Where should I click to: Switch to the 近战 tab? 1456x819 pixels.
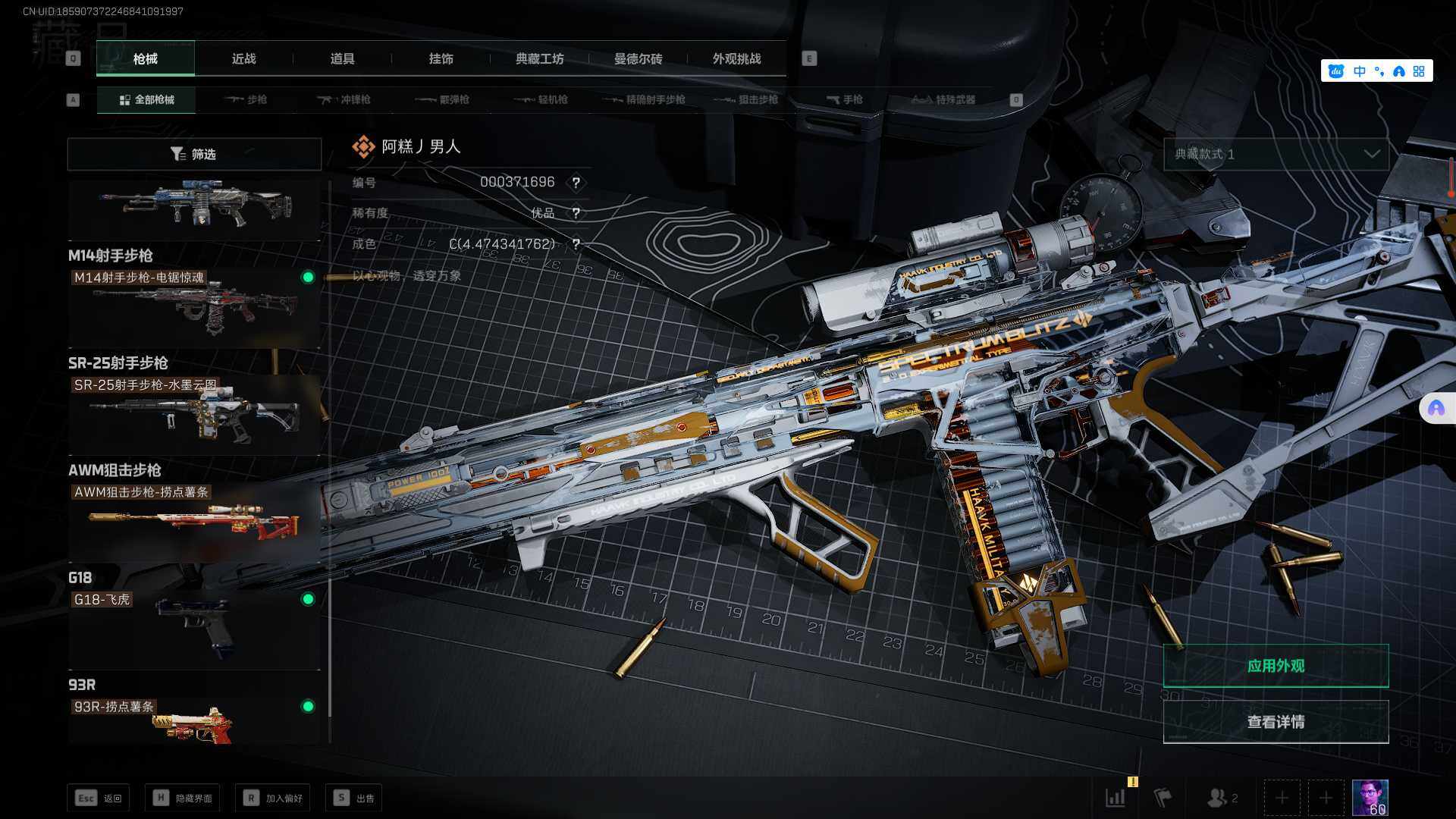(x=243, y=59)
